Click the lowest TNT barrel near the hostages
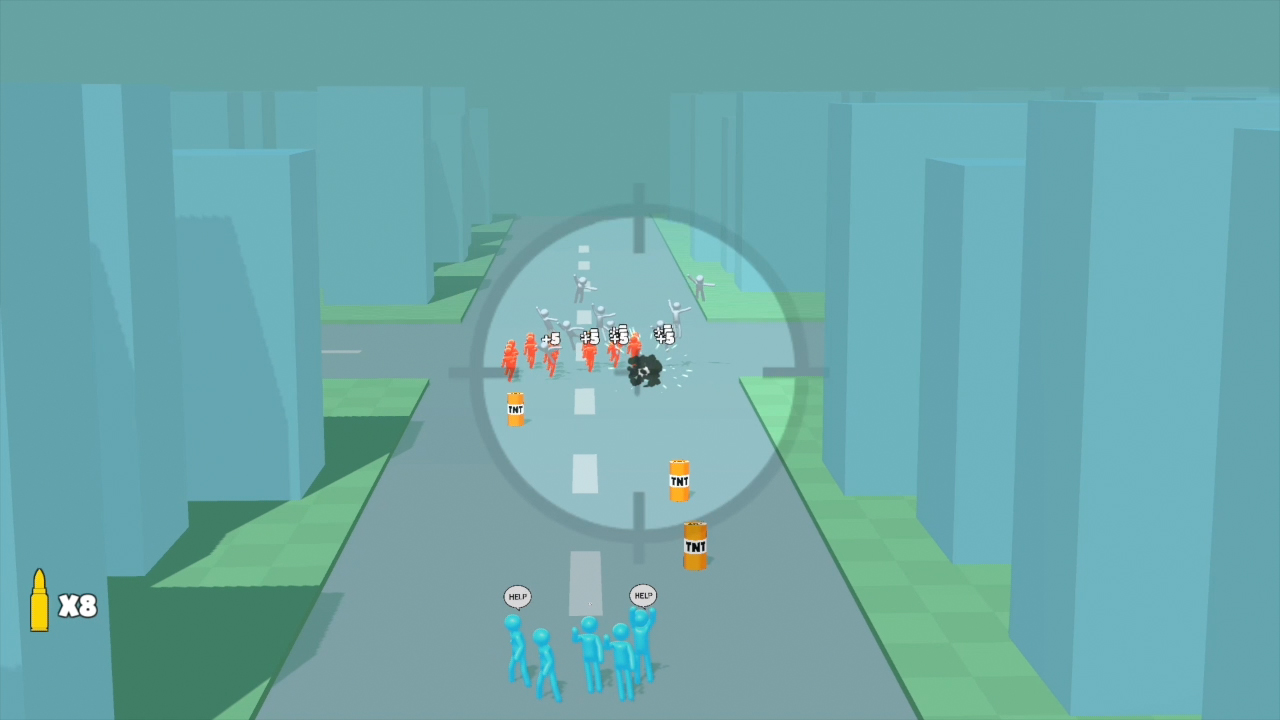Image resolution: width=1280 pixels, height=720 pixels. tap(694, 546)
